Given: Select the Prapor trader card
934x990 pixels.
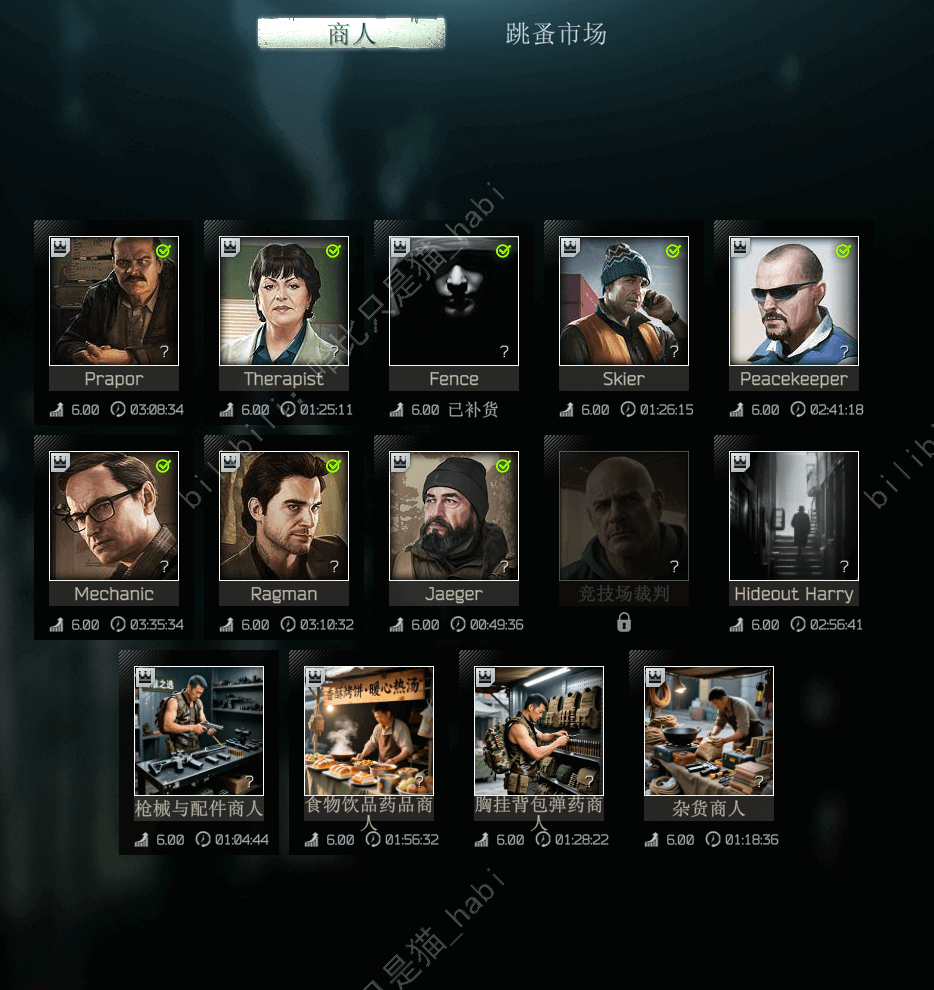Looking at the screenshot, I should pos(114,301).
